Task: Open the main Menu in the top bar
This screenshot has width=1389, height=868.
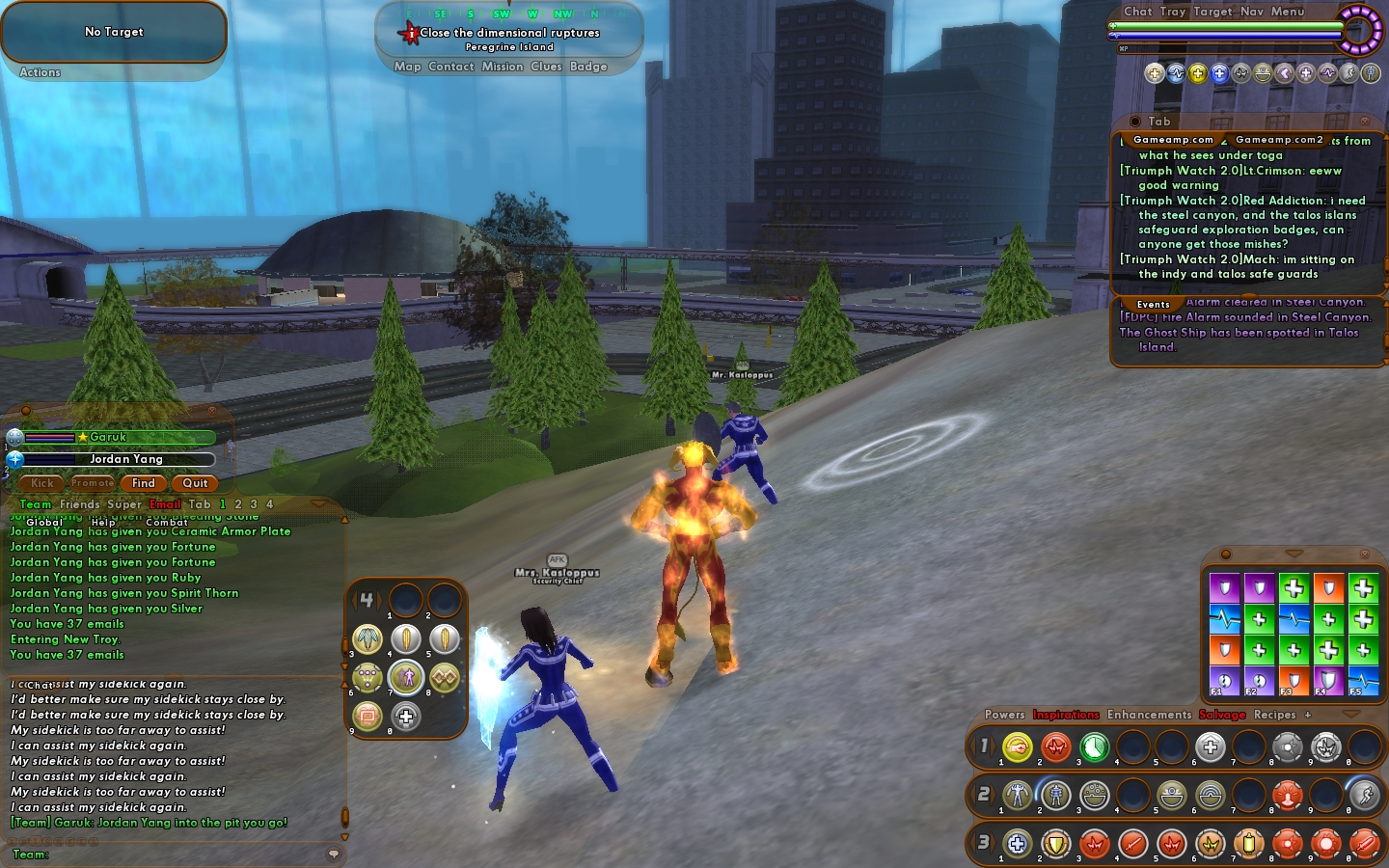Action: point(1287,12)
